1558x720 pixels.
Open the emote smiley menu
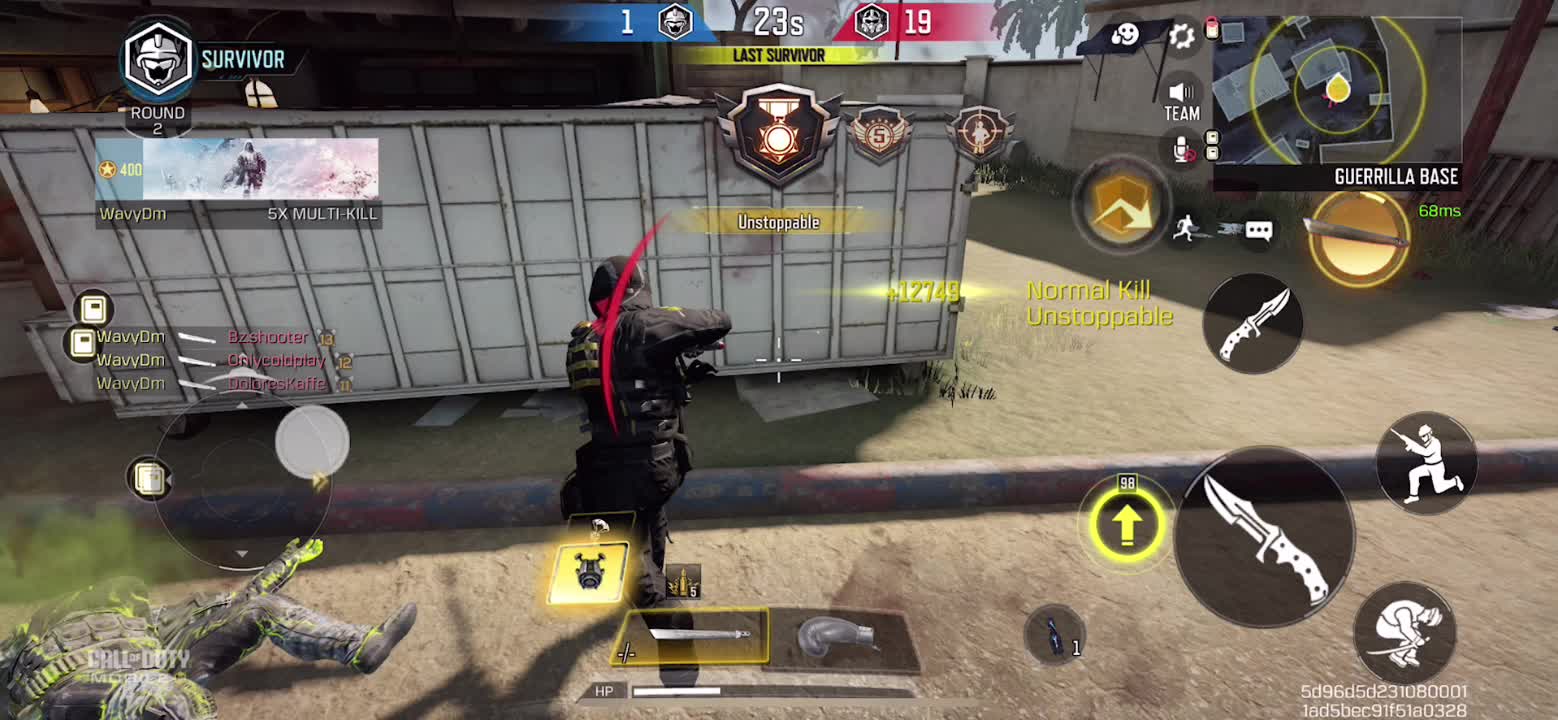click(x=1125, y=37)
